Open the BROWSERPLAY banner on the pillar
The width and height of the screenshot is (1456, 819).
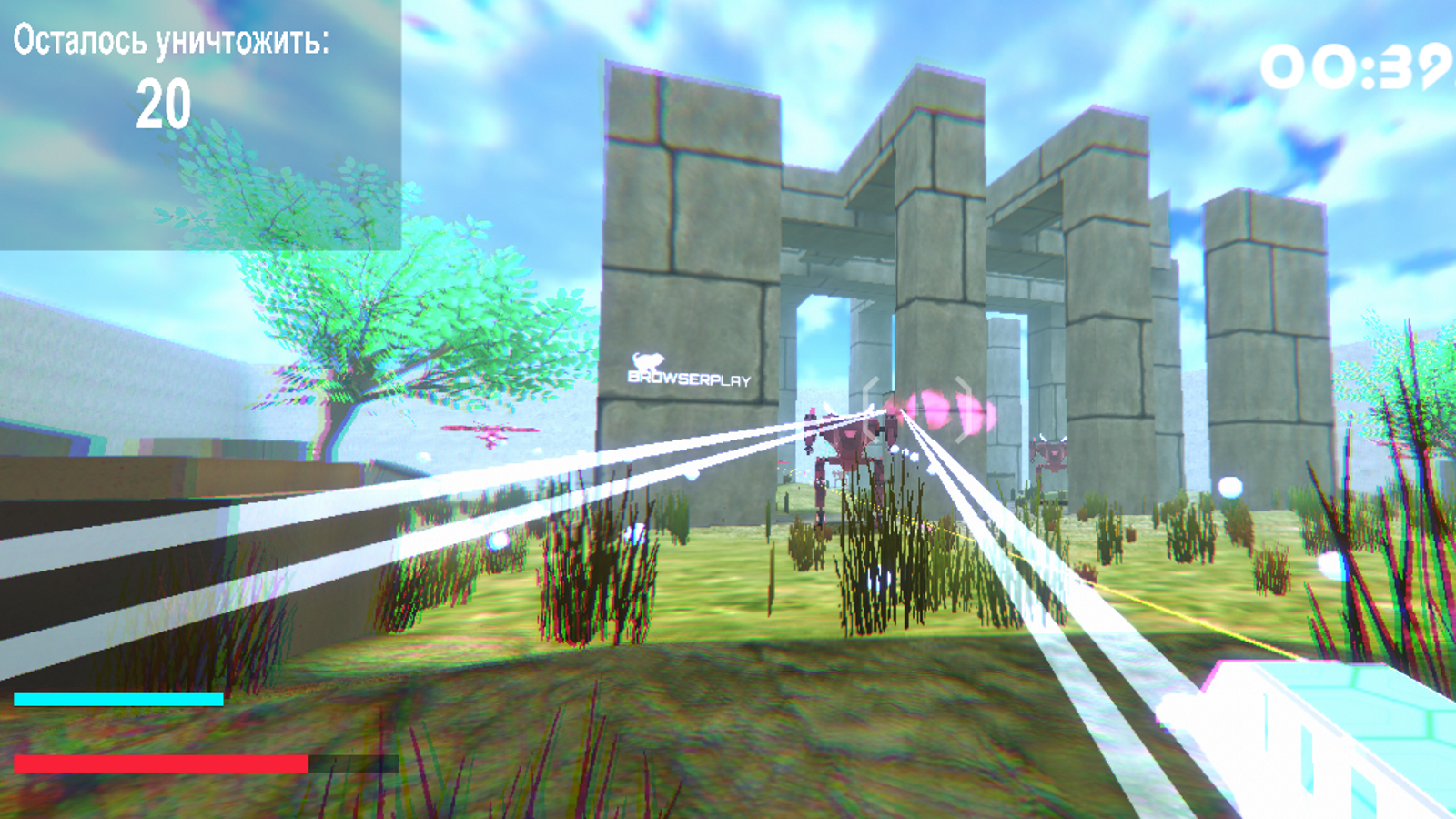pyautogui.click(x=689, y=378)
